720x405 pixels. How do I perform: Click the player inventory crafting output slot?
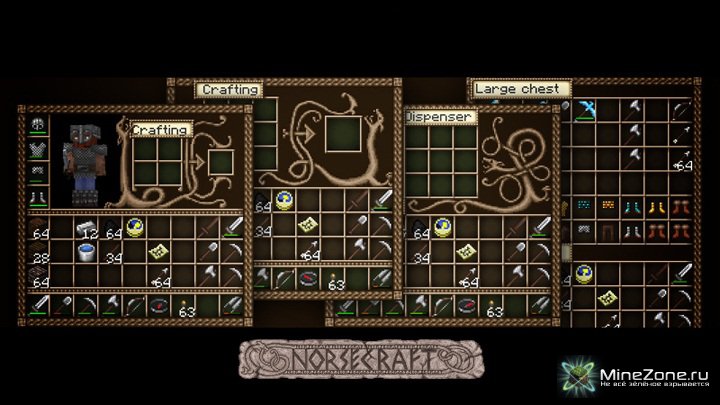point(221,160)
